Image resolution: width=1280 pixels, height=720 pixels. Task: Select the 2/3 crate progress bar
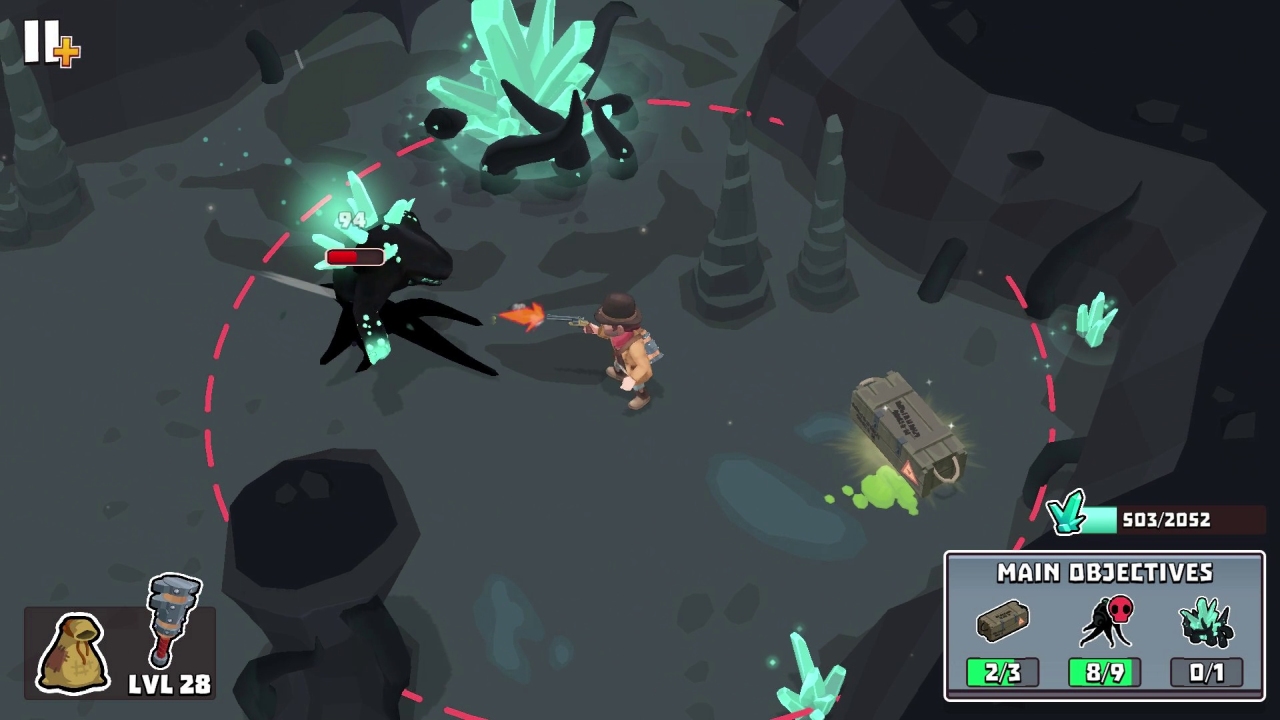click(1002, 672)
